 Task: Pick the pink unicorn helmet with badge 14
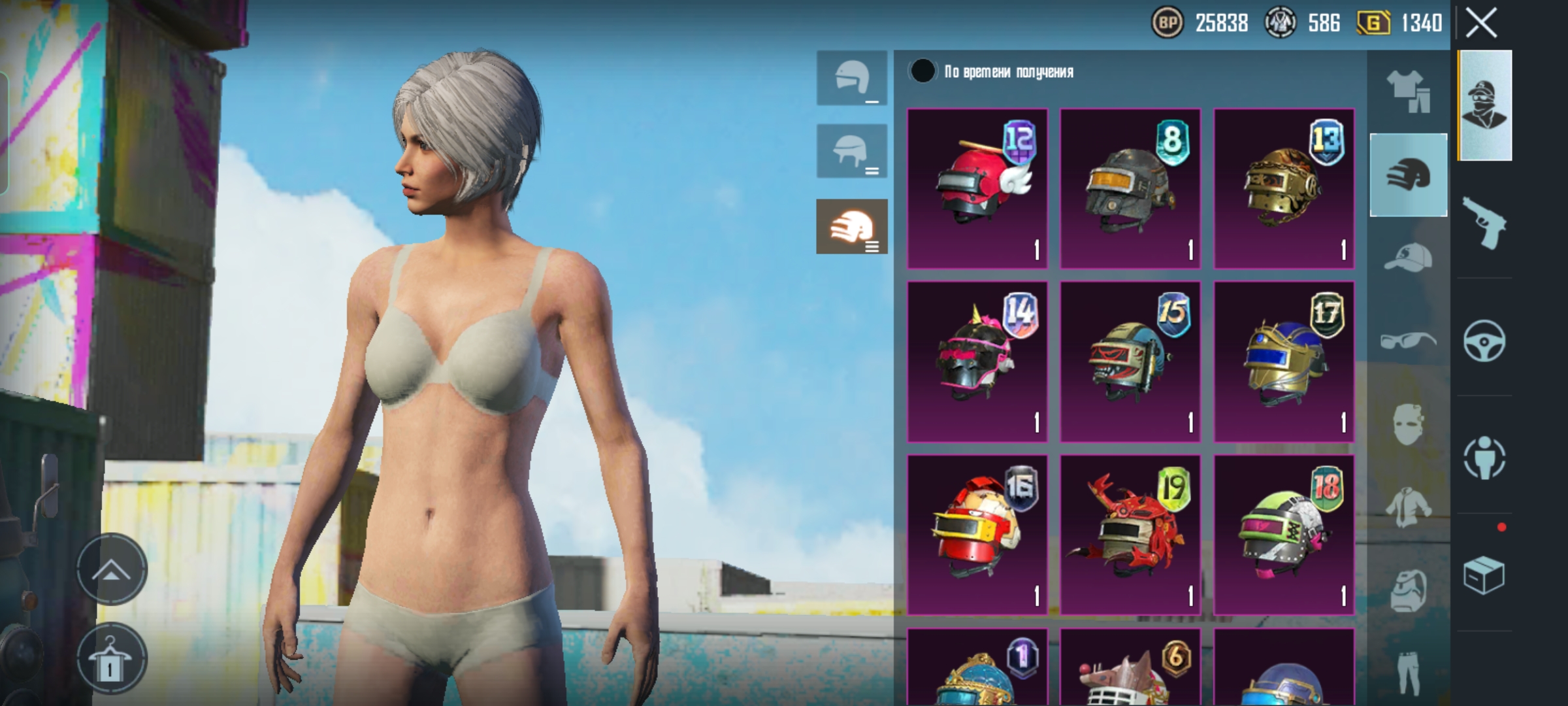pyautogui.click(x=977, y=361)
